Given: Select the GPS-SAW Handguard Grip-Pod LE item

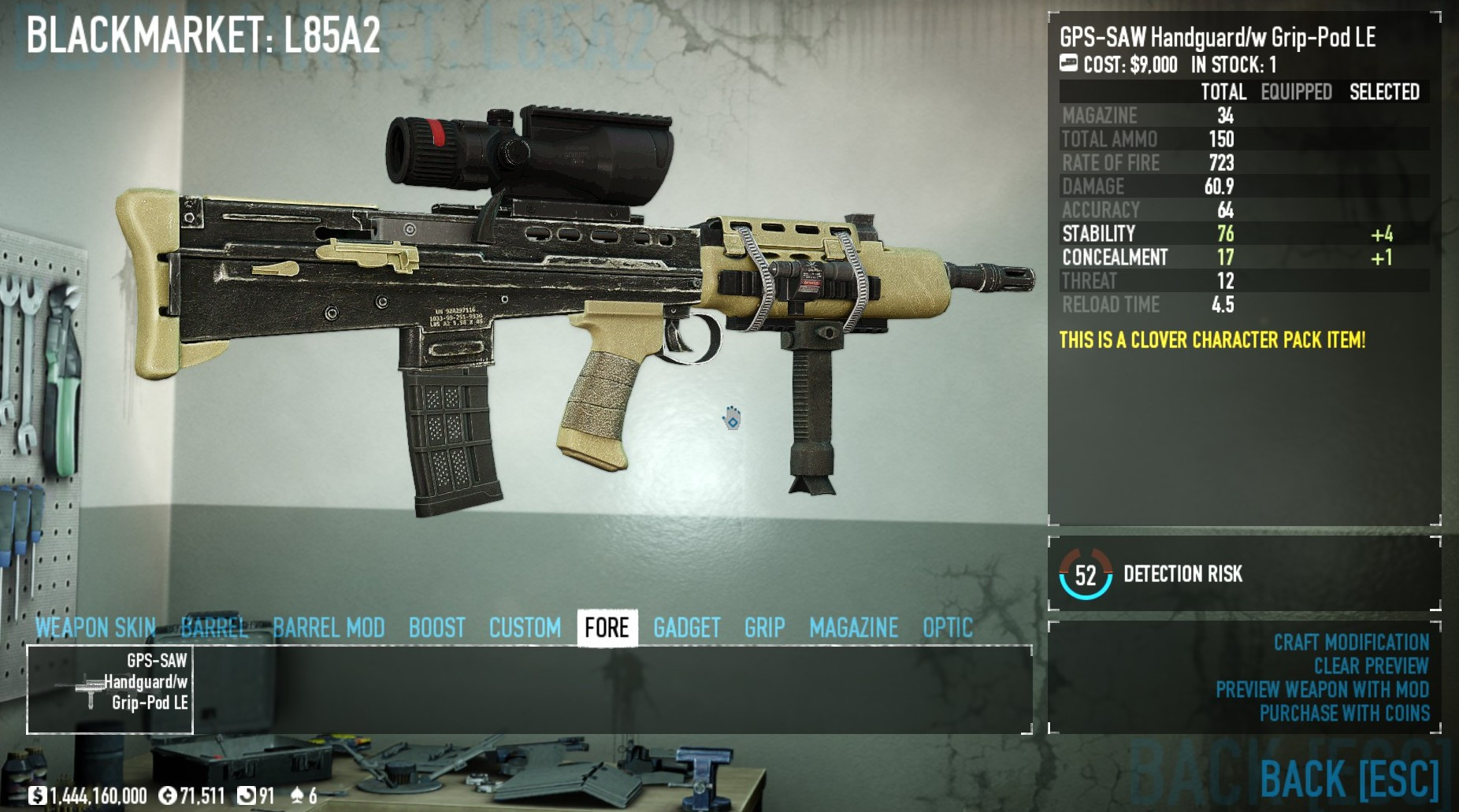Looking at the screenshot, I should [110, 689].
